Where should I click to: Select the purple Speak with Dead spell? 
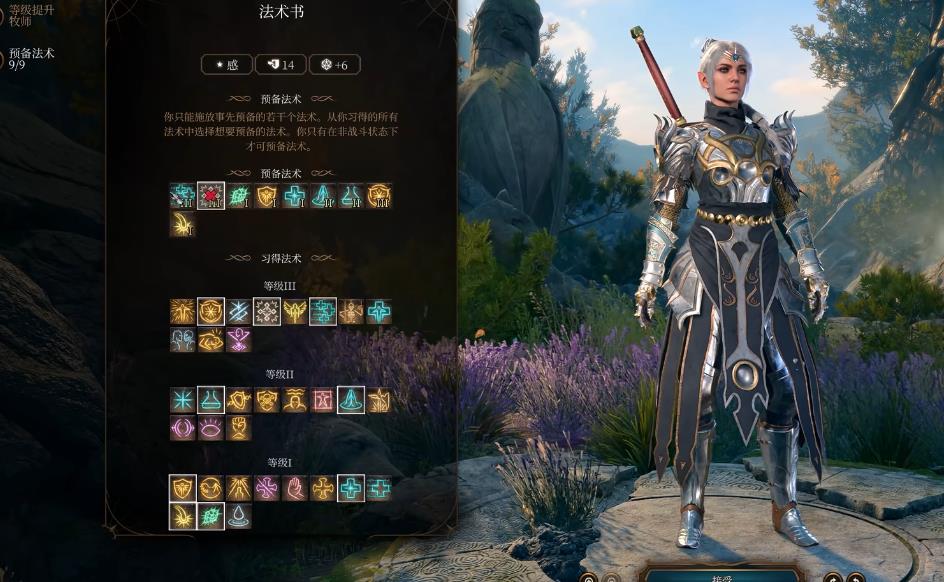(238, 340)
